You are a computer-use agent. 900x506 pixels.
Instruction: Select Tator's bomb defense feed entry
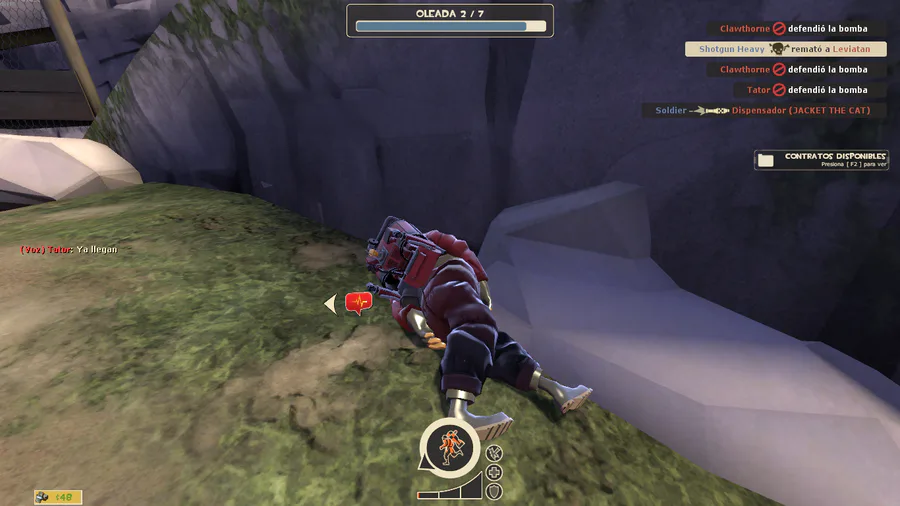tap(807, 90)
